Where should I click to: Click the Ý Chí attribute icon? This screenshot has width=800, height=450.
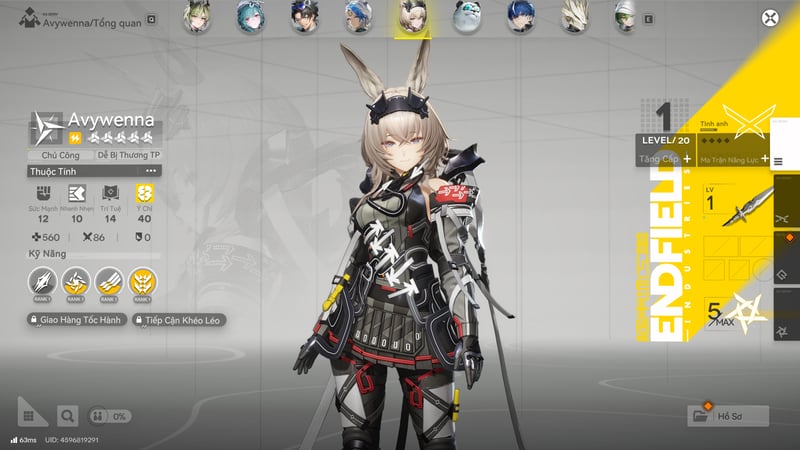click(x=143, y=191)
